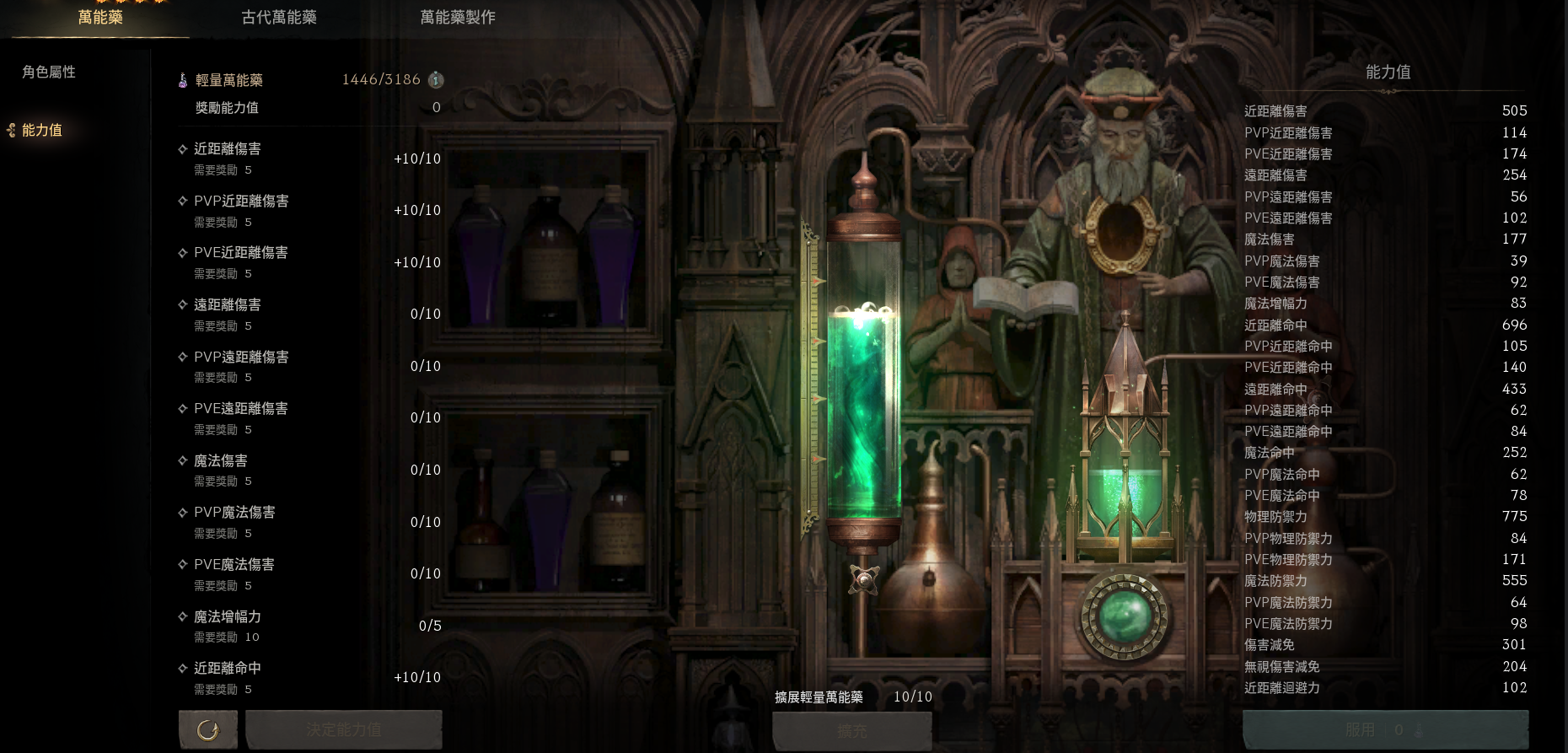The width and height of the screenshot is (1568, 753).
Task: Open the 古代萬能藥 tab
Action: coord(279,18)
